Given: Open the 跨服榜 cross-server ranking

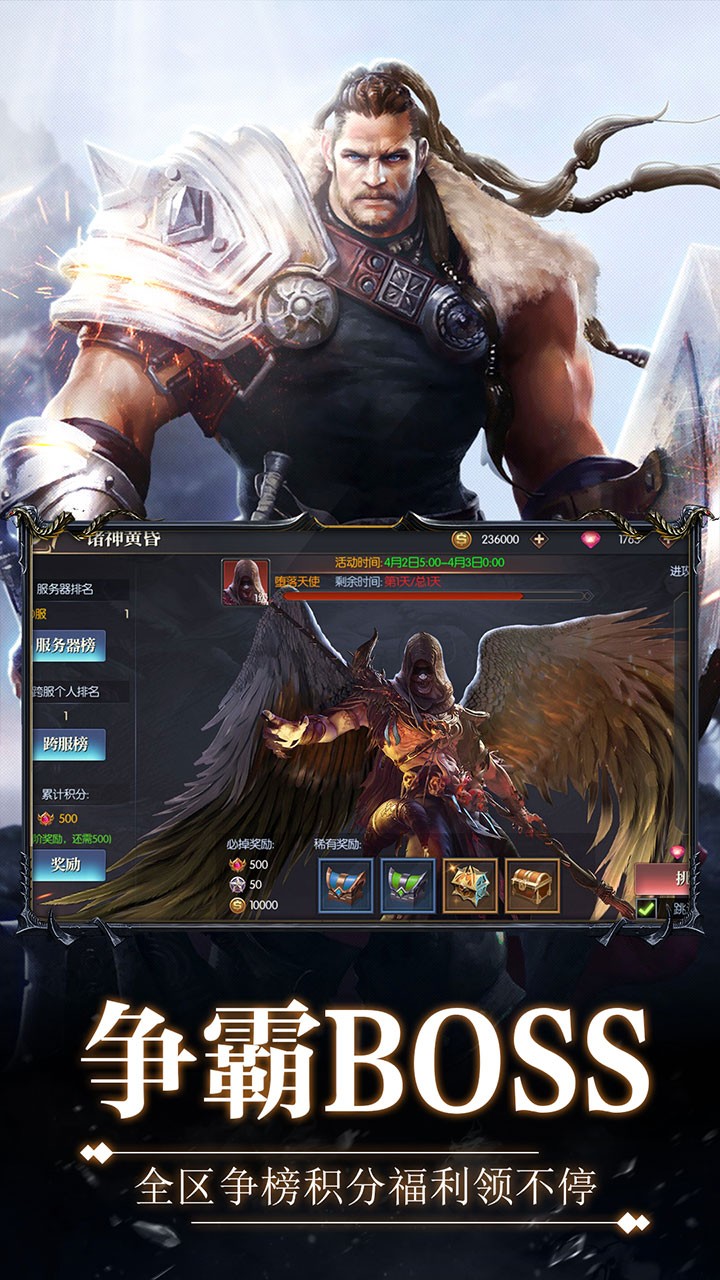Looking at the screenshot, I should 66,744.
